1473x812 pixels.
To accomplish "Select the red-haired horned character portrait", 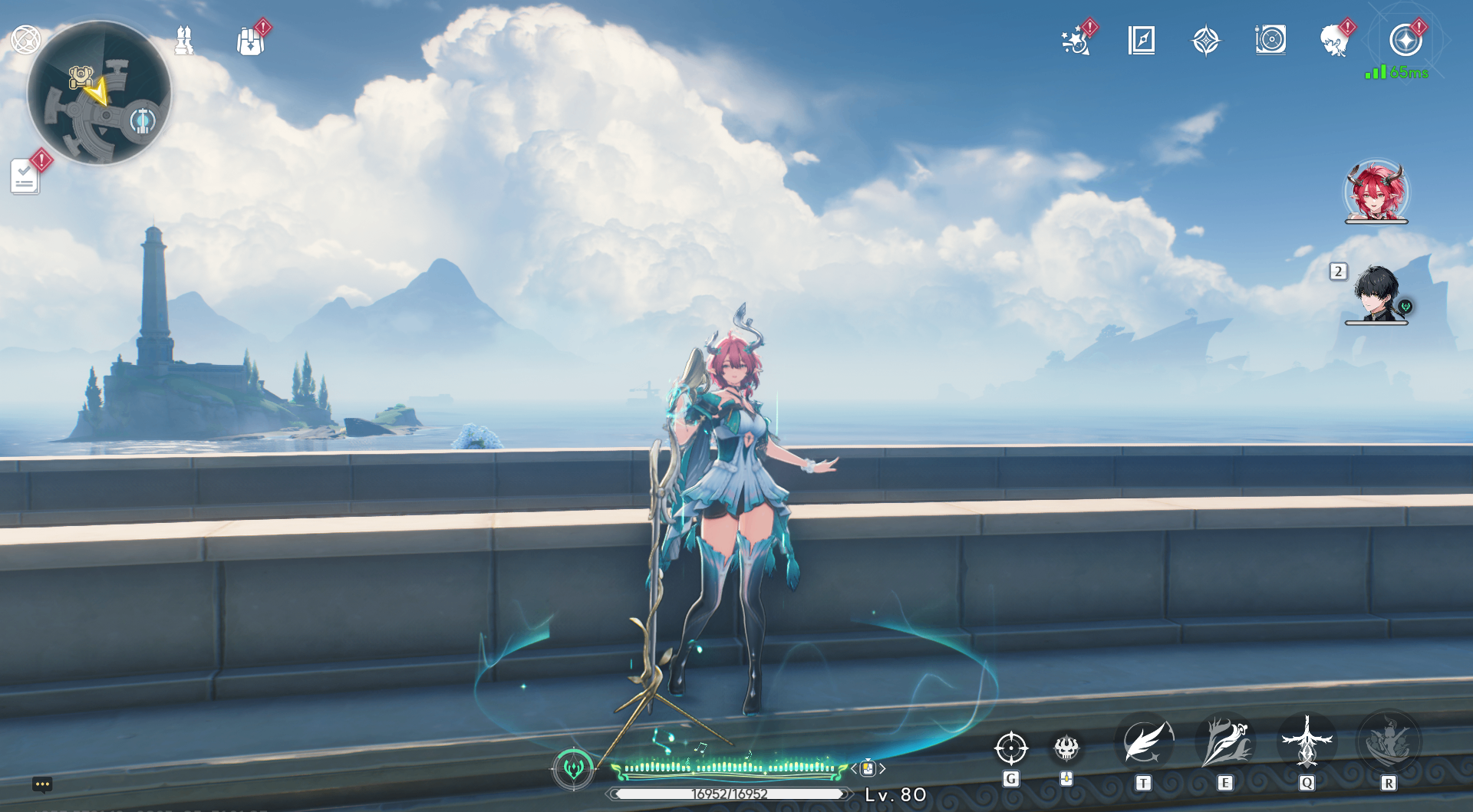I will pyautogui.click(x=1376, y=191).
